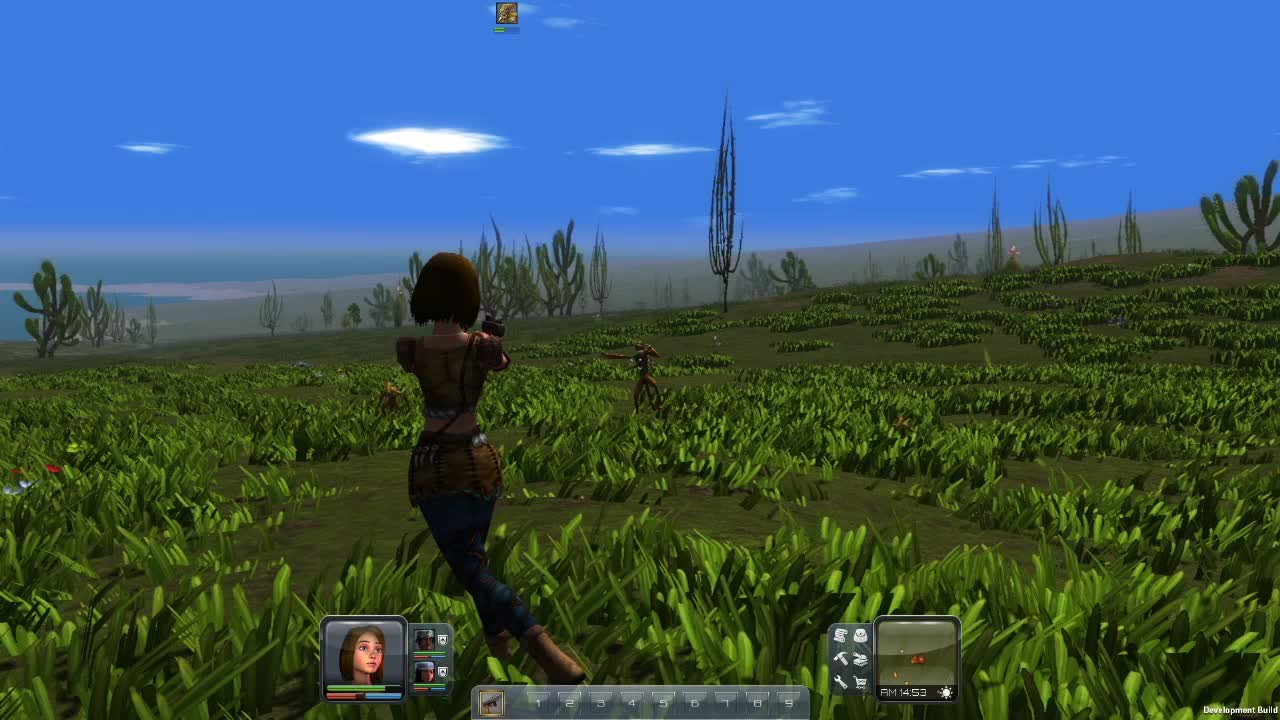1280x720 pixels.
Task: Click the blue stamina bar under the portrait
Action: [383, 695]
